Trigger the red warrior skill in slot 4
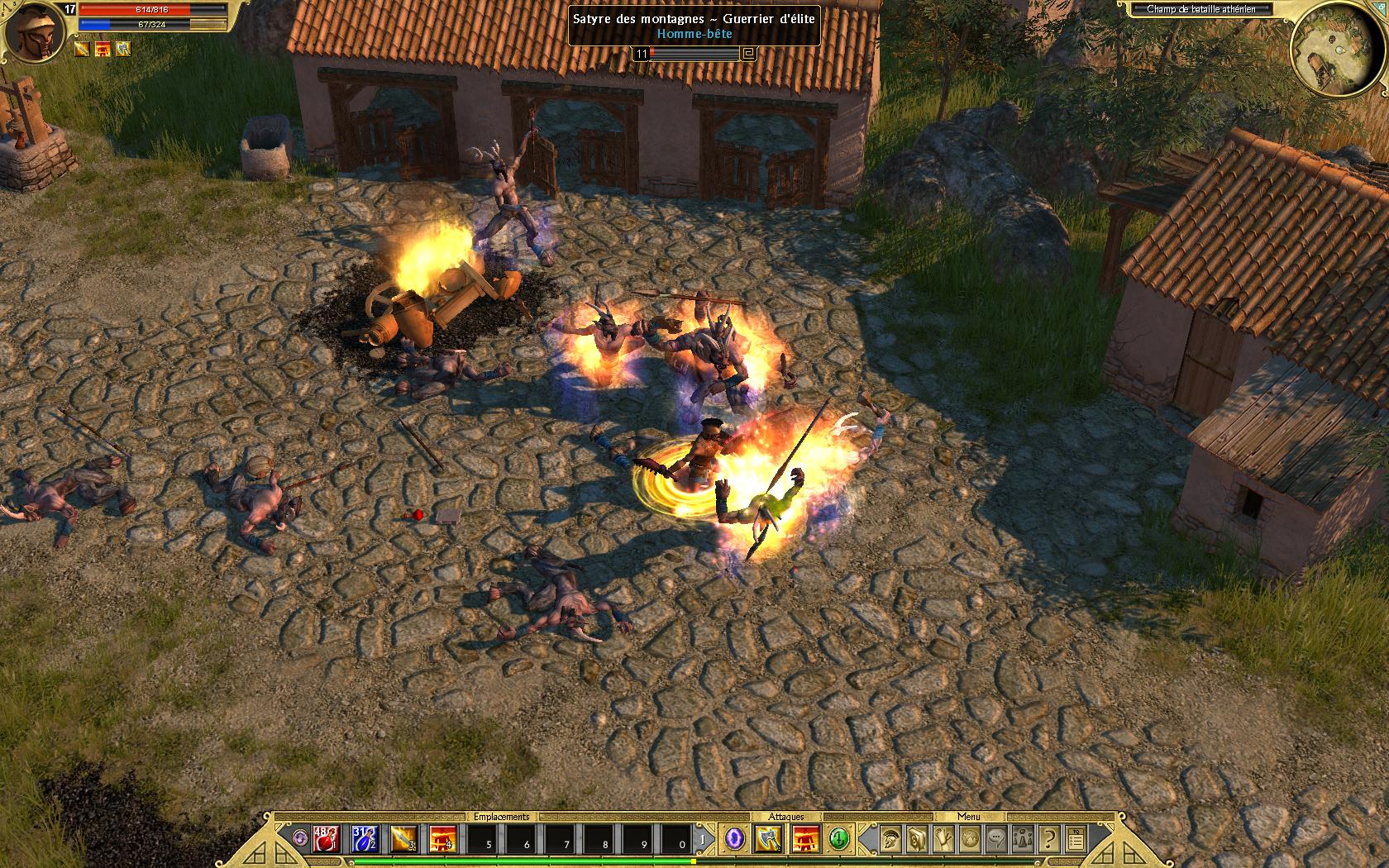Image resolution: width=1389 pixels, height=868 pixels. tap(443, 840)
